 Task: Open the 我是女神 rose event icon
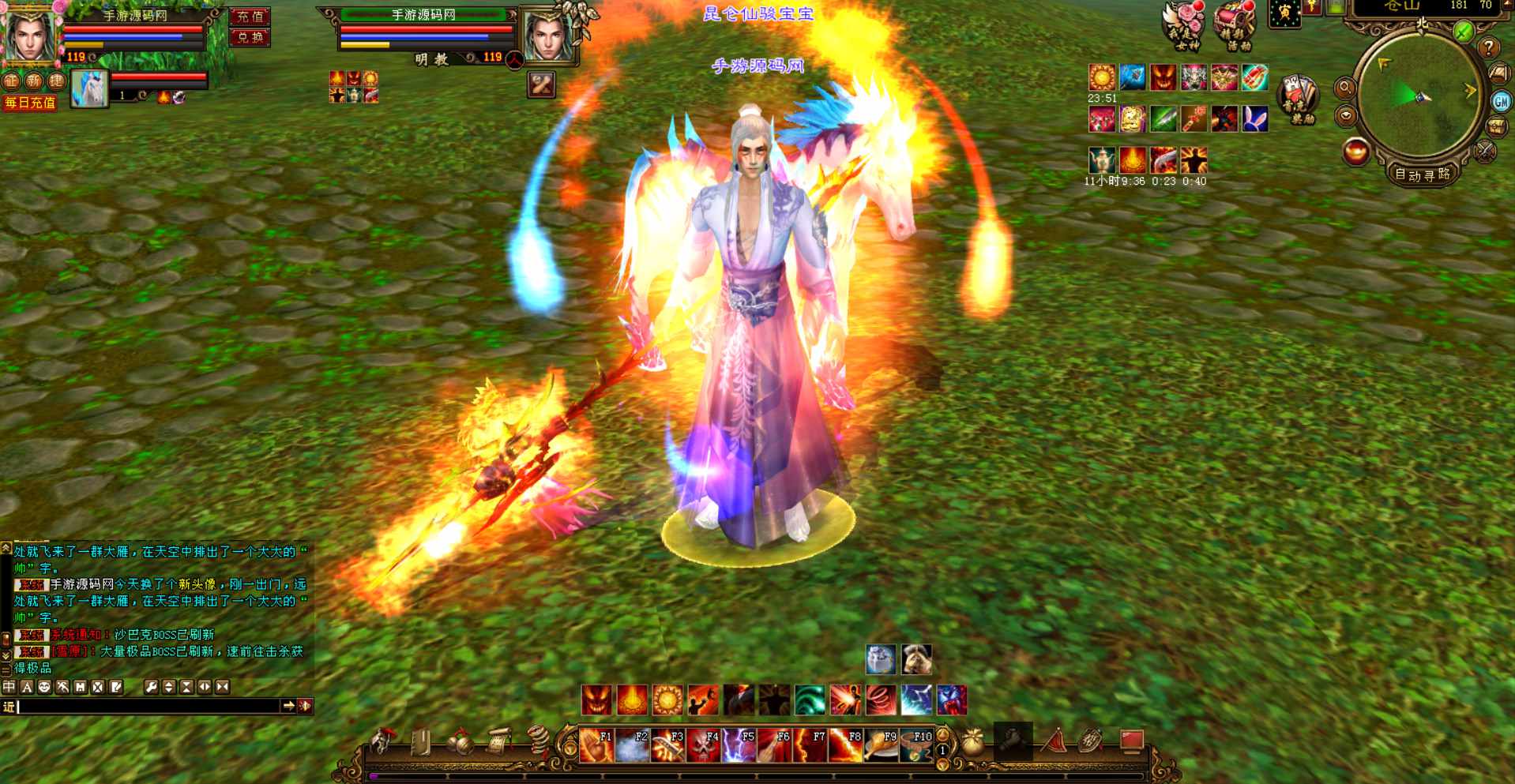[1185, 26]
